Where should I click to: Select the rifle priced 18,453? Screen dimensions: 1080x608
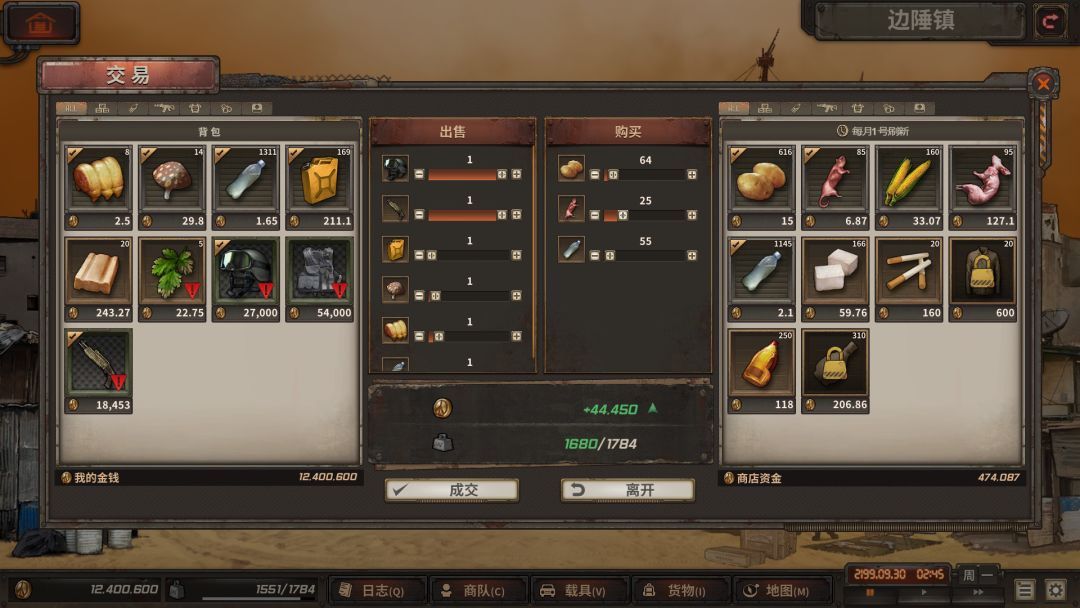(x=98, y=363)
